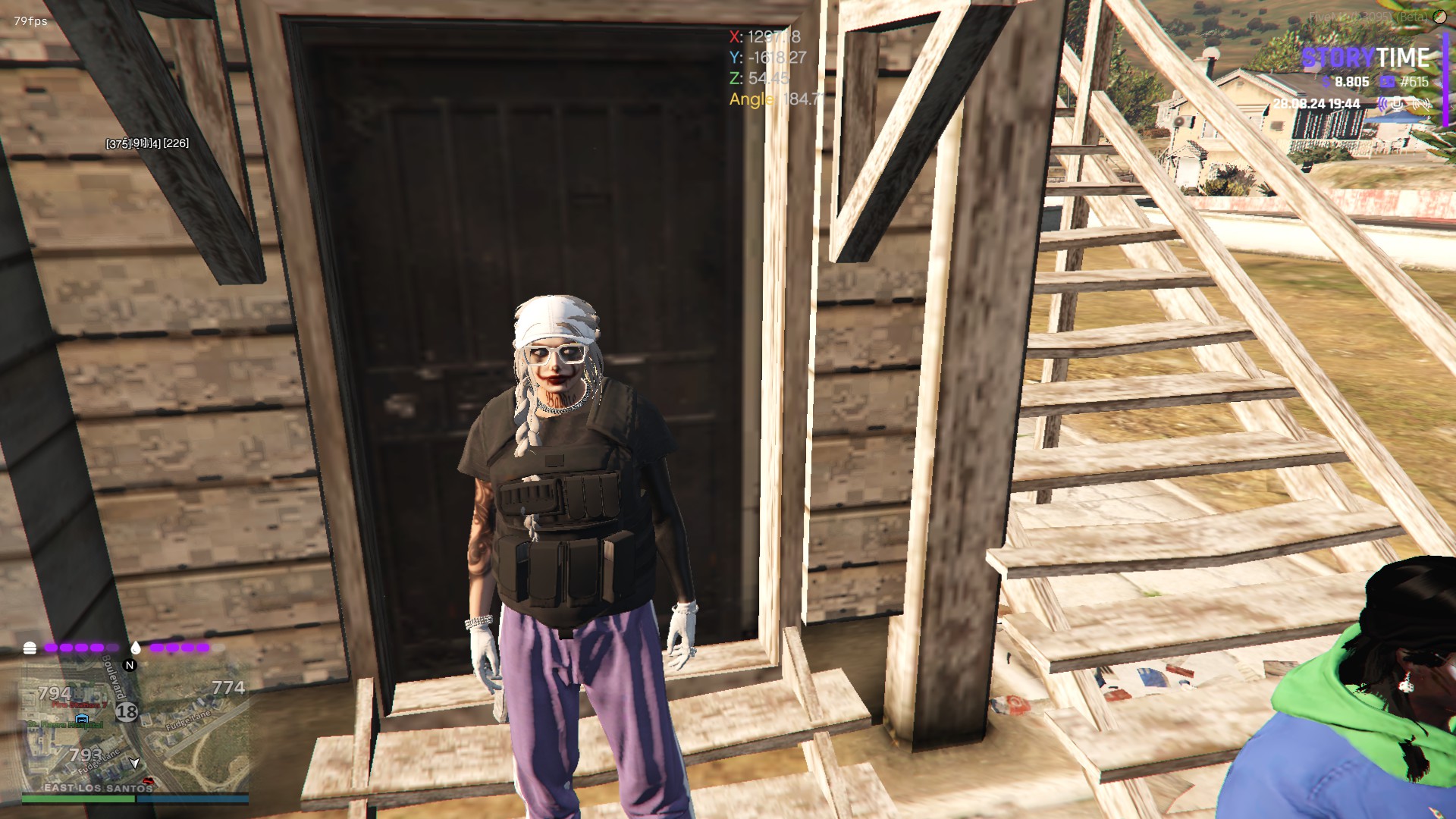Click the purple voice range icon

click(1384, 104)
